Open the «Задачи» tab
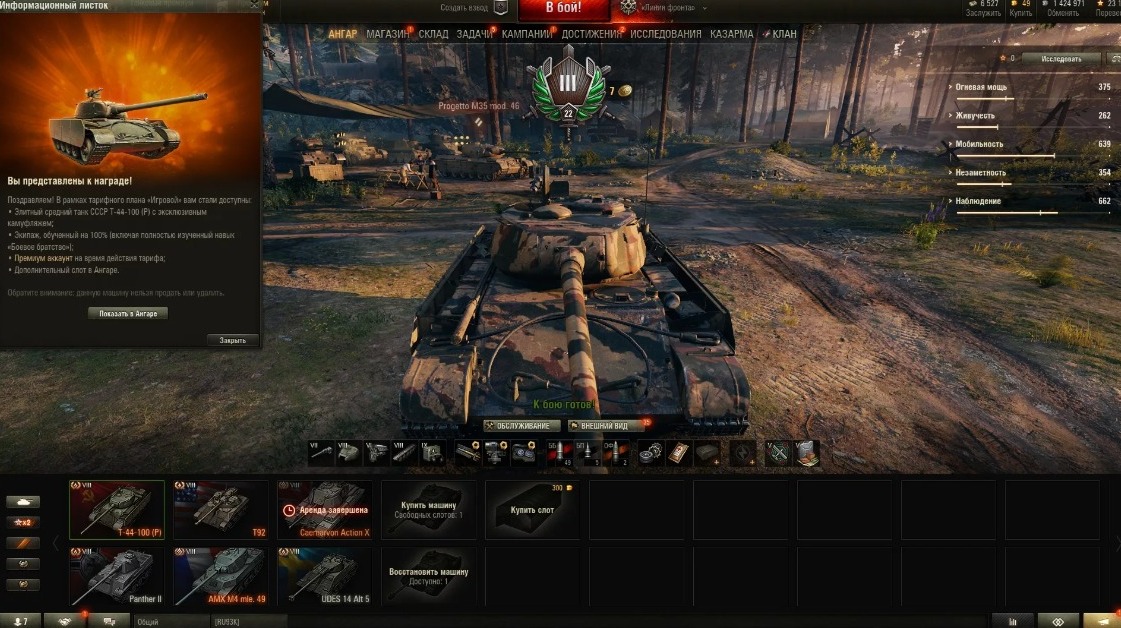The image size is (1121, 628). (474, 34)
